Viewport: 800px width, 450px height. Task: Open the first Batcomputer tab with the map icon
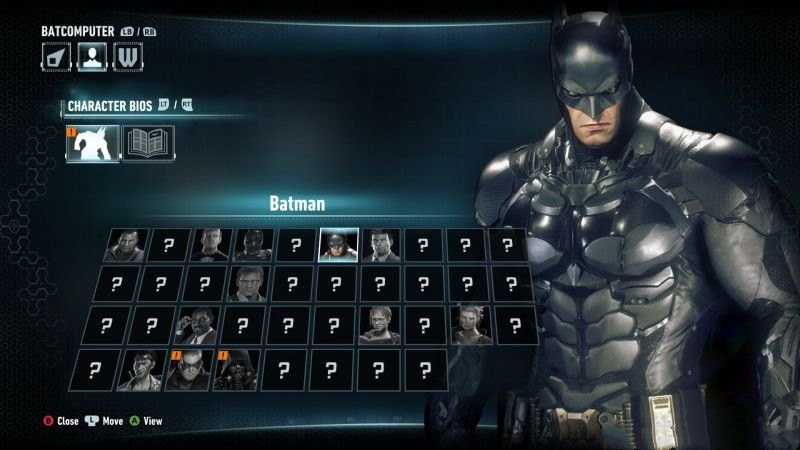coord(56,56)
